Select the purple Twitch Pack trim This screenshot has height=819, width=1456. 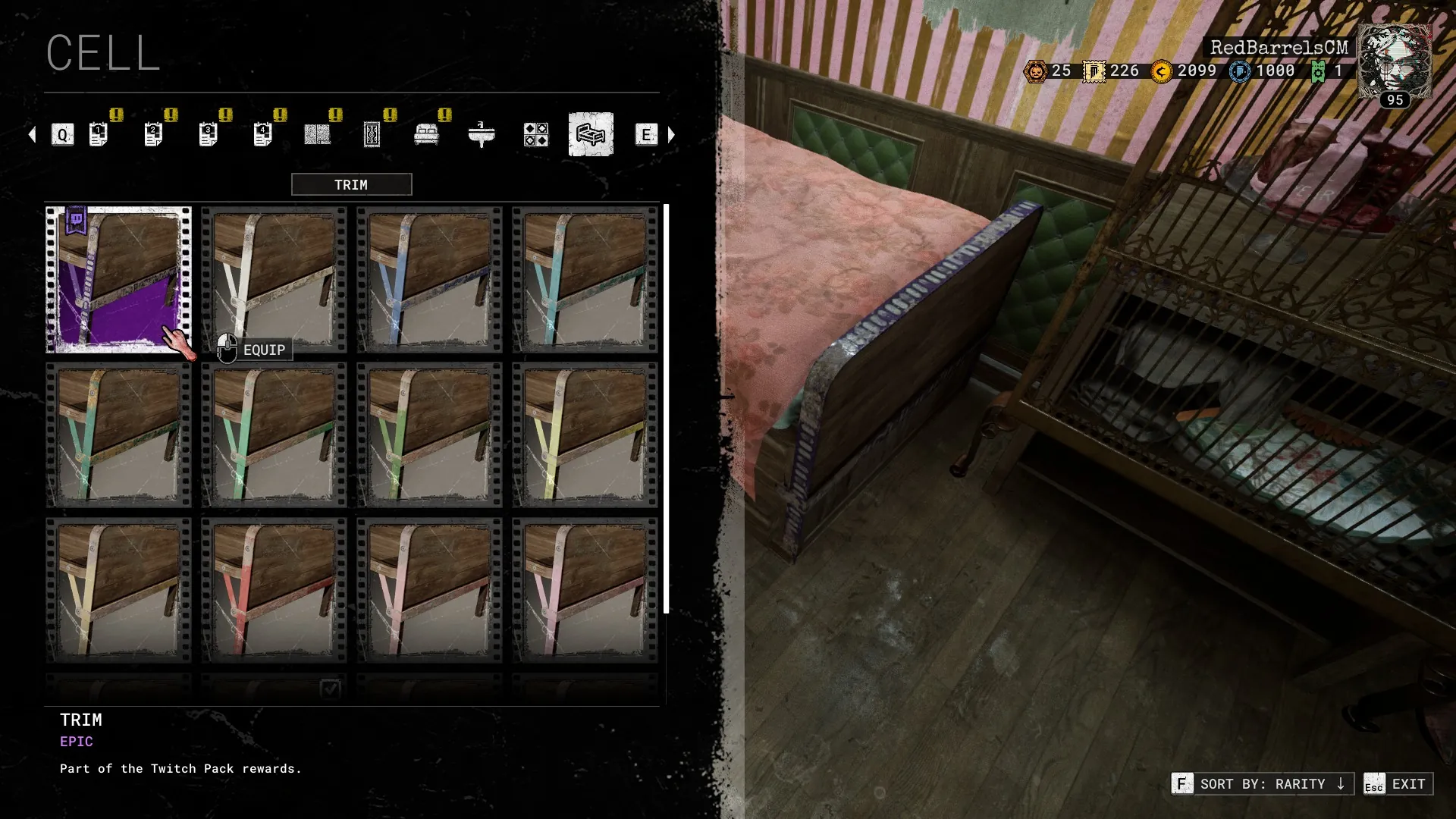pos(118,279)
